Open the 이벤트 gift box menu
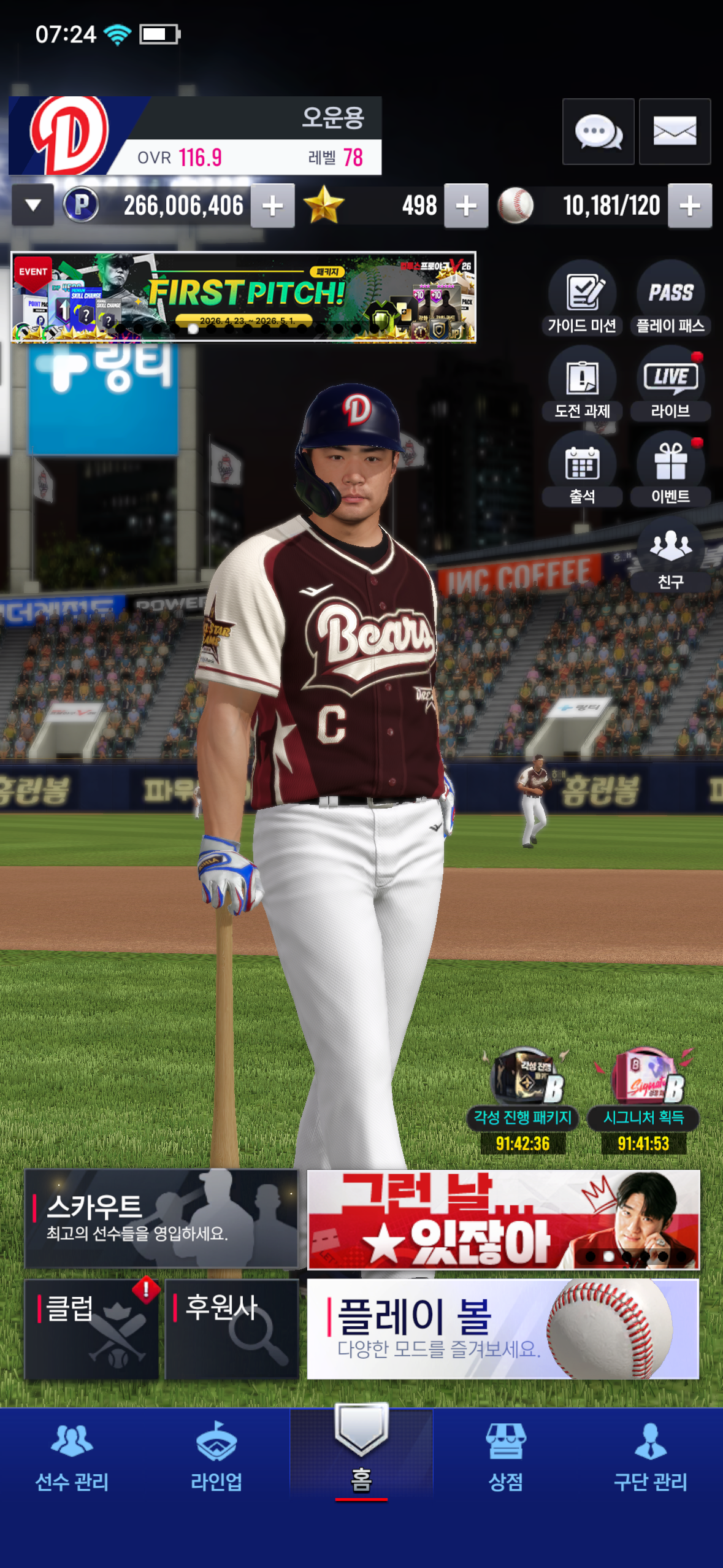Screen dimensions: 723x1568 [x=670, y=470]
